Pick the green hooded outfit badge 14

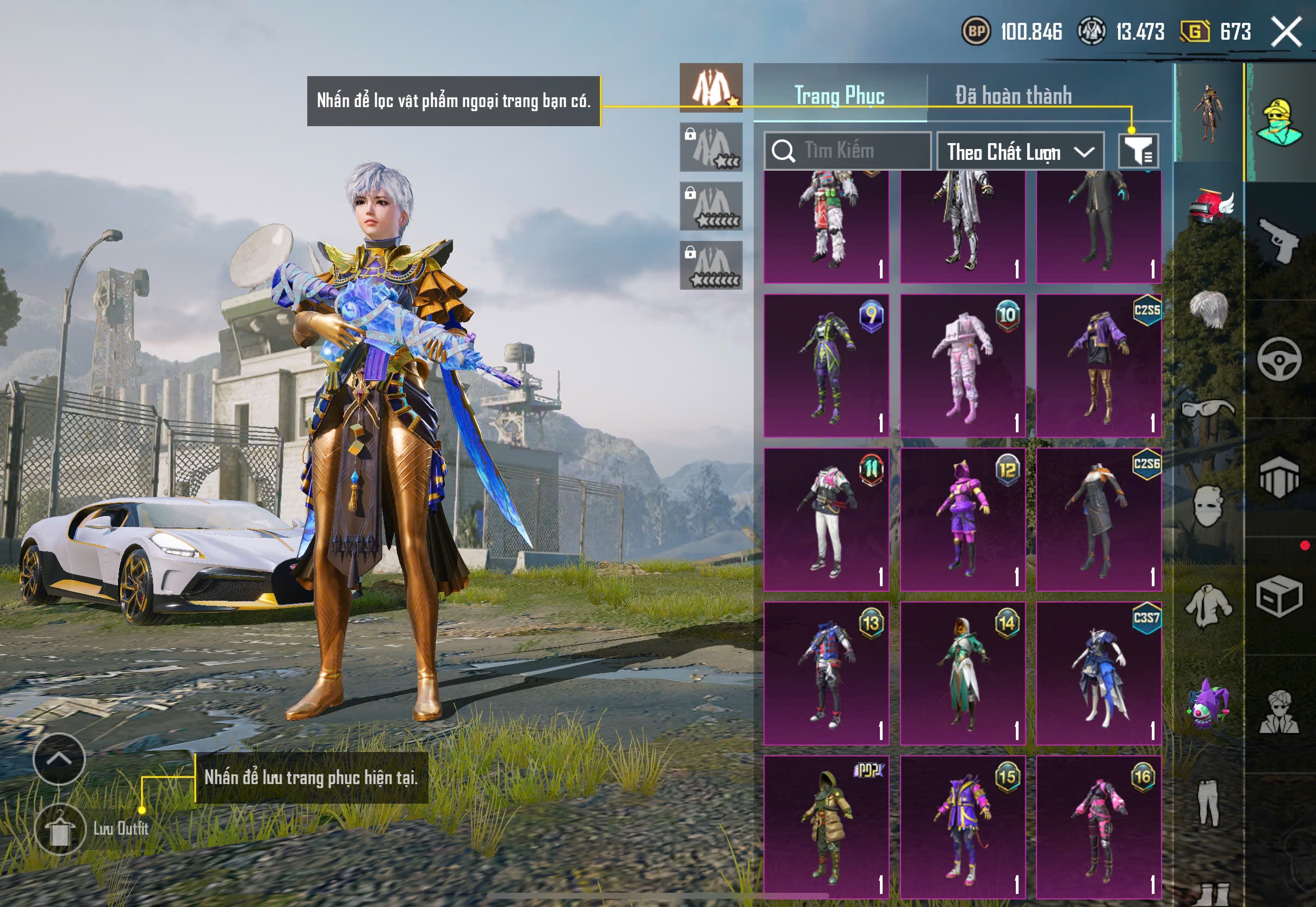[x=963, y=673]
